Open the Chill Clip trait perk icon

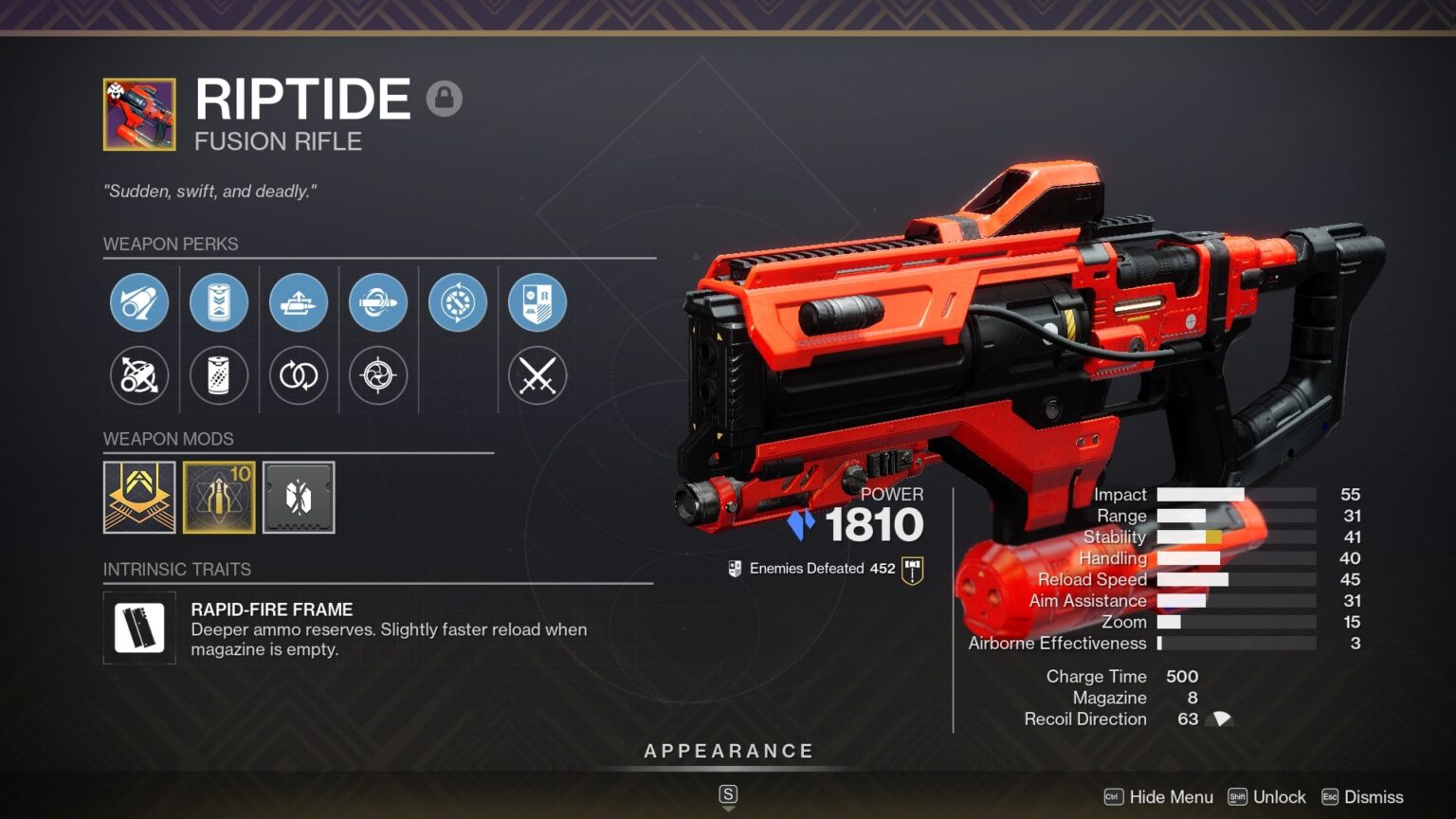[x=378, y=302]
